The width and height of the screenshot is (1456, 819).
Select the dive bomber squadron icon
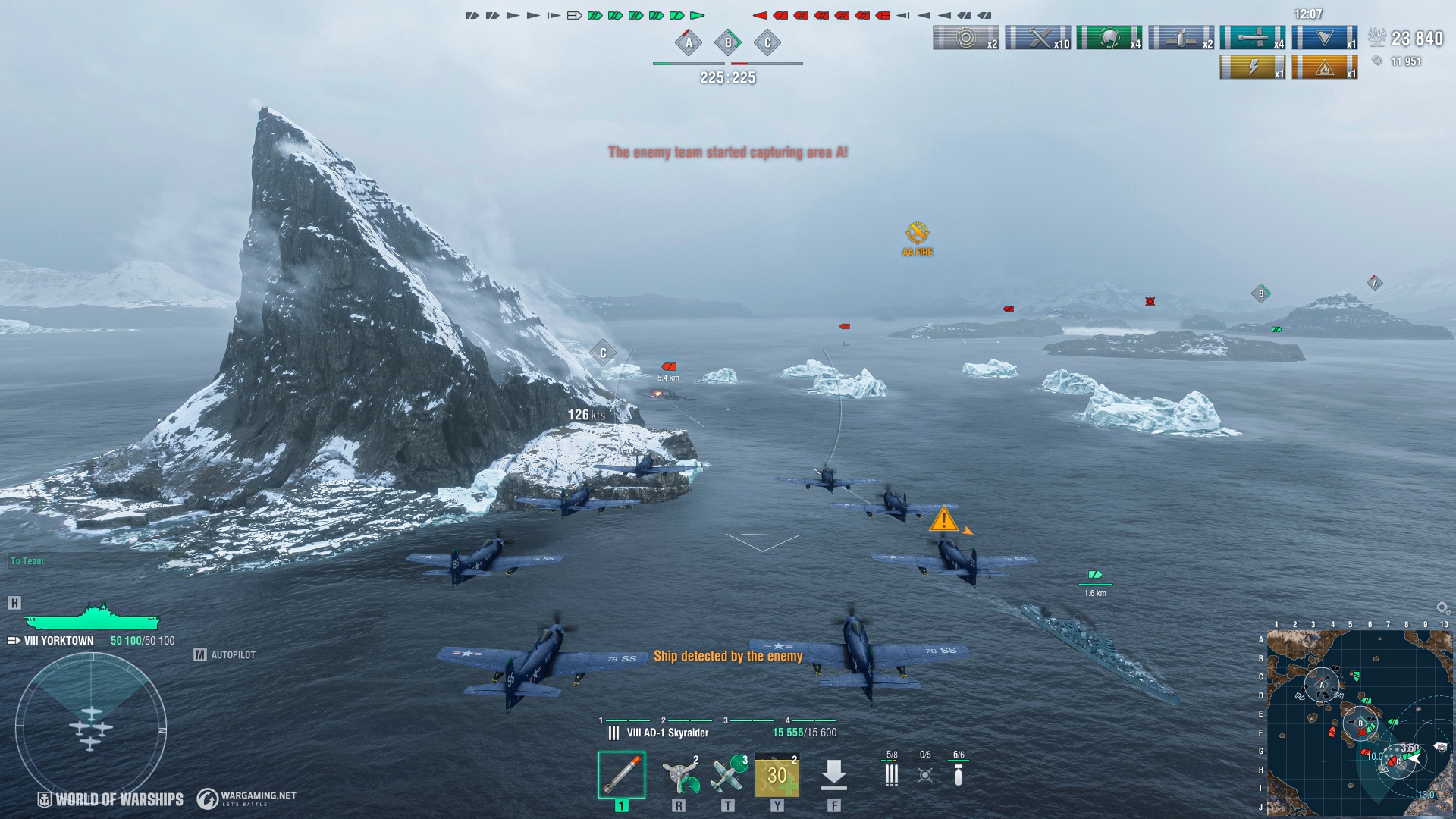click(959, 773)
